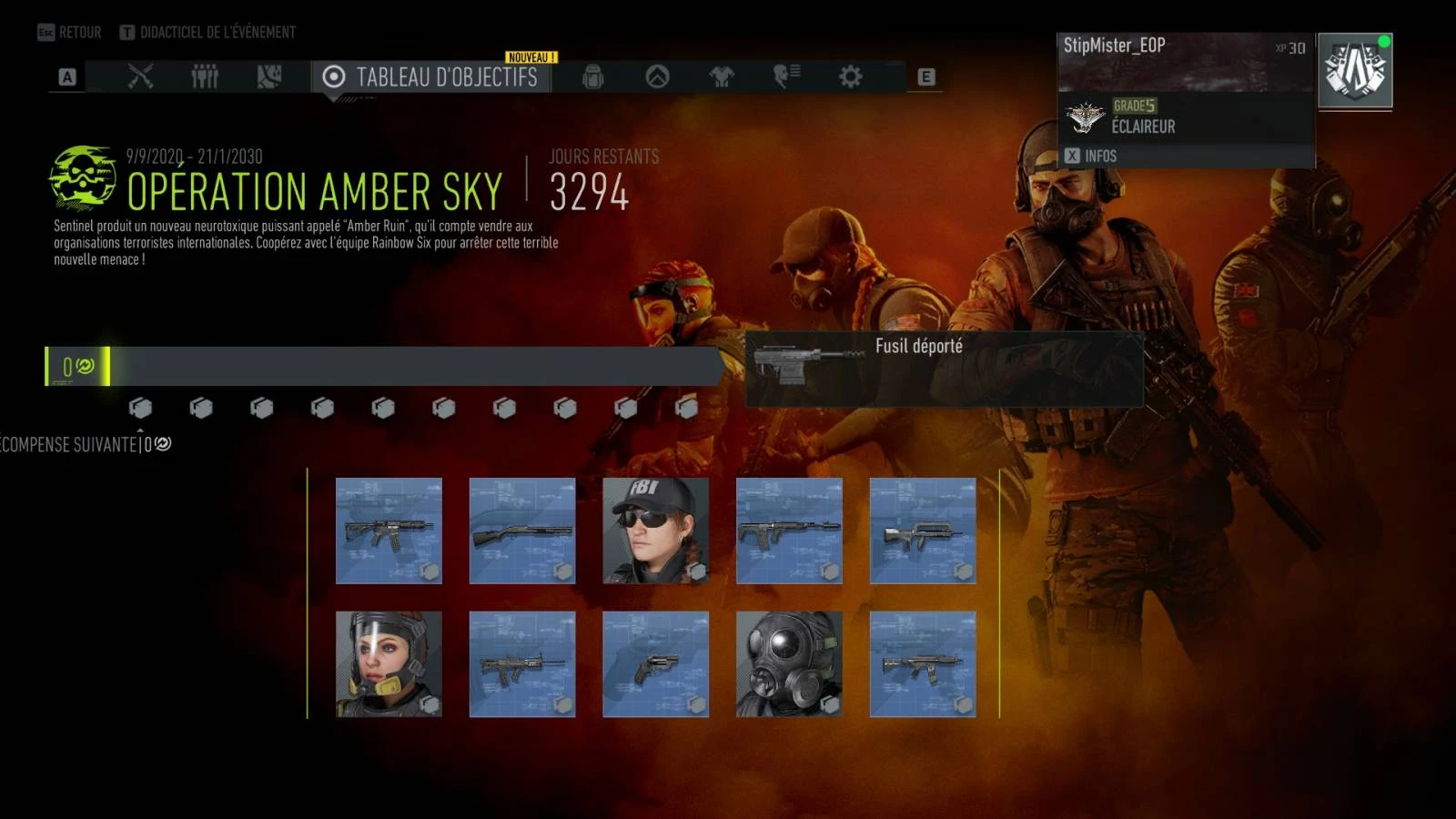Select the emblem challenges icon beside the backpack
Viewport: 1456px width, 819px height.
tap(657, 76)
